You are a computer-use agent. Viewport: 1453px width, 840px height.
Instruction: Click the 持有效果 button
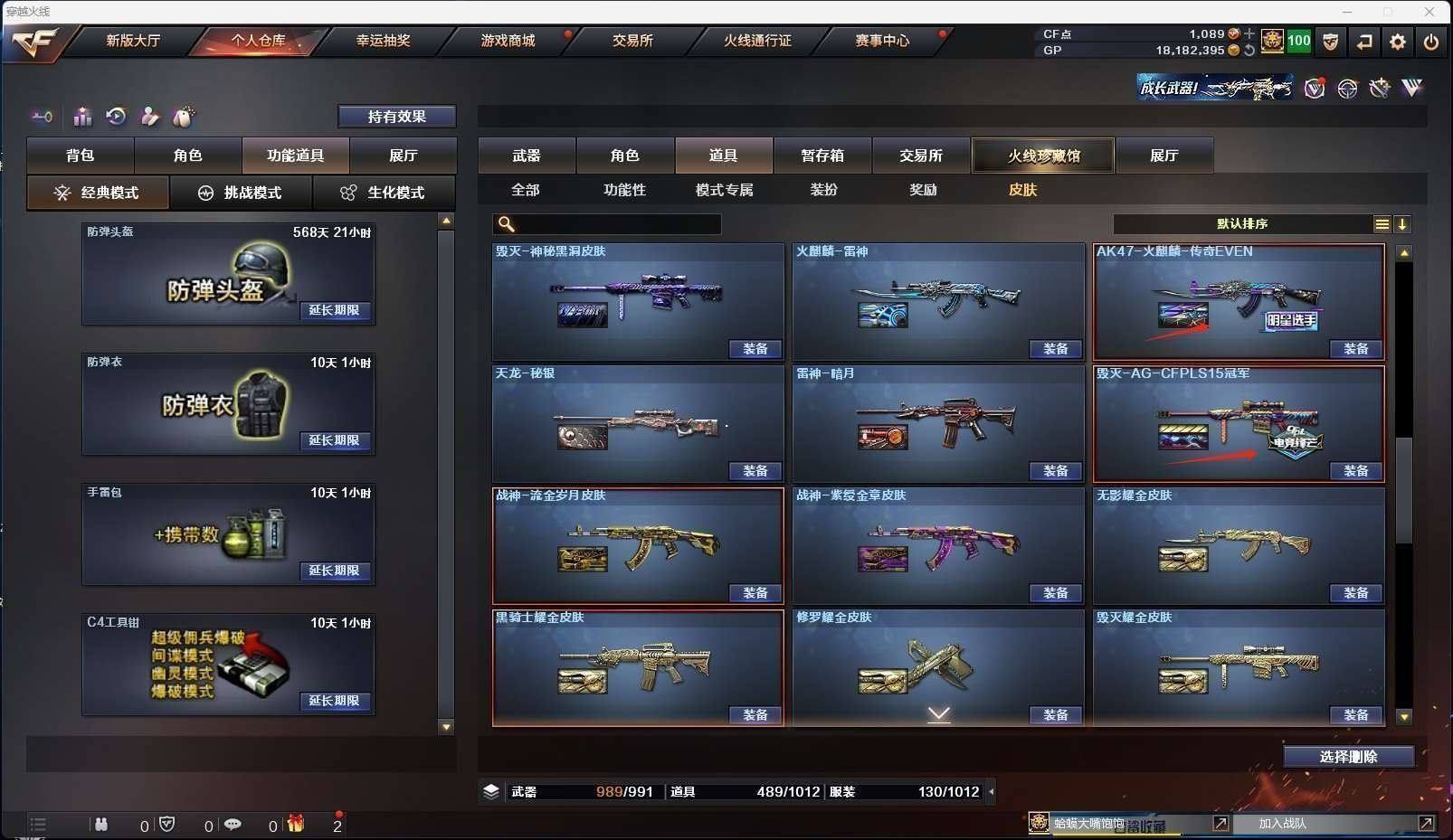pos(396,117)
